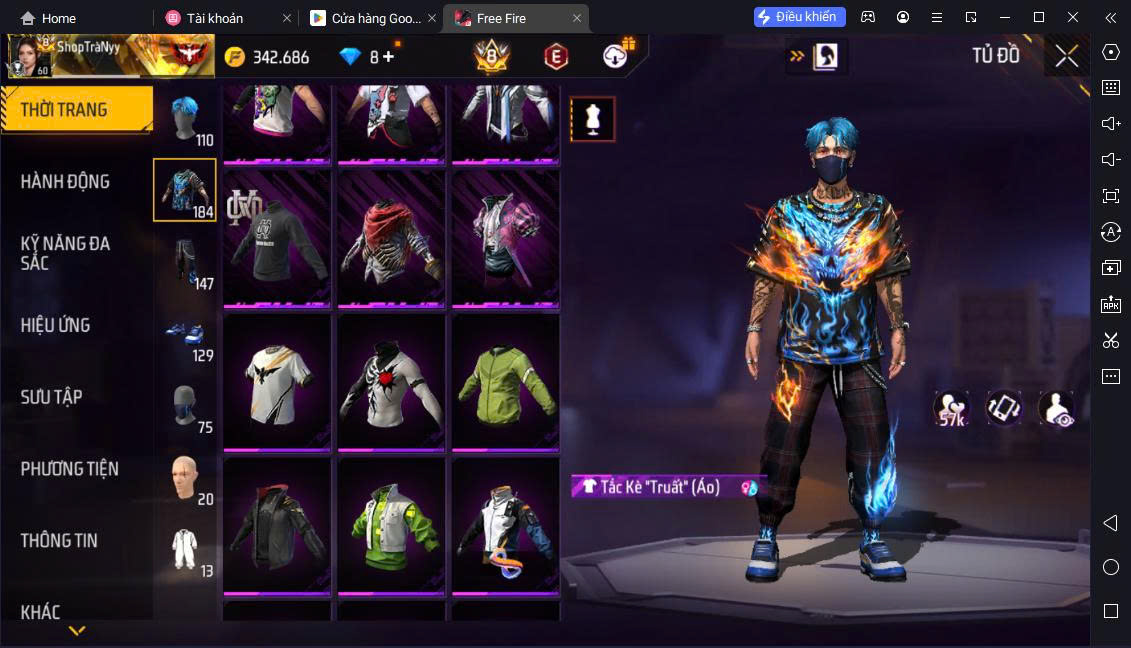
Task: Toggle the mannequin preview button
Action: tap(592, 120)
